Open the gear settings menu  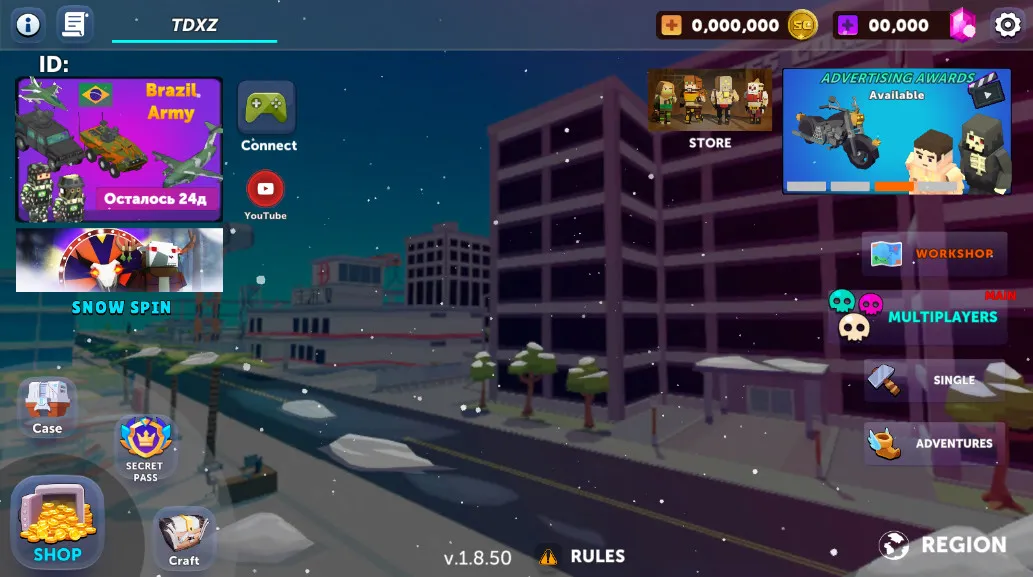1007,25
